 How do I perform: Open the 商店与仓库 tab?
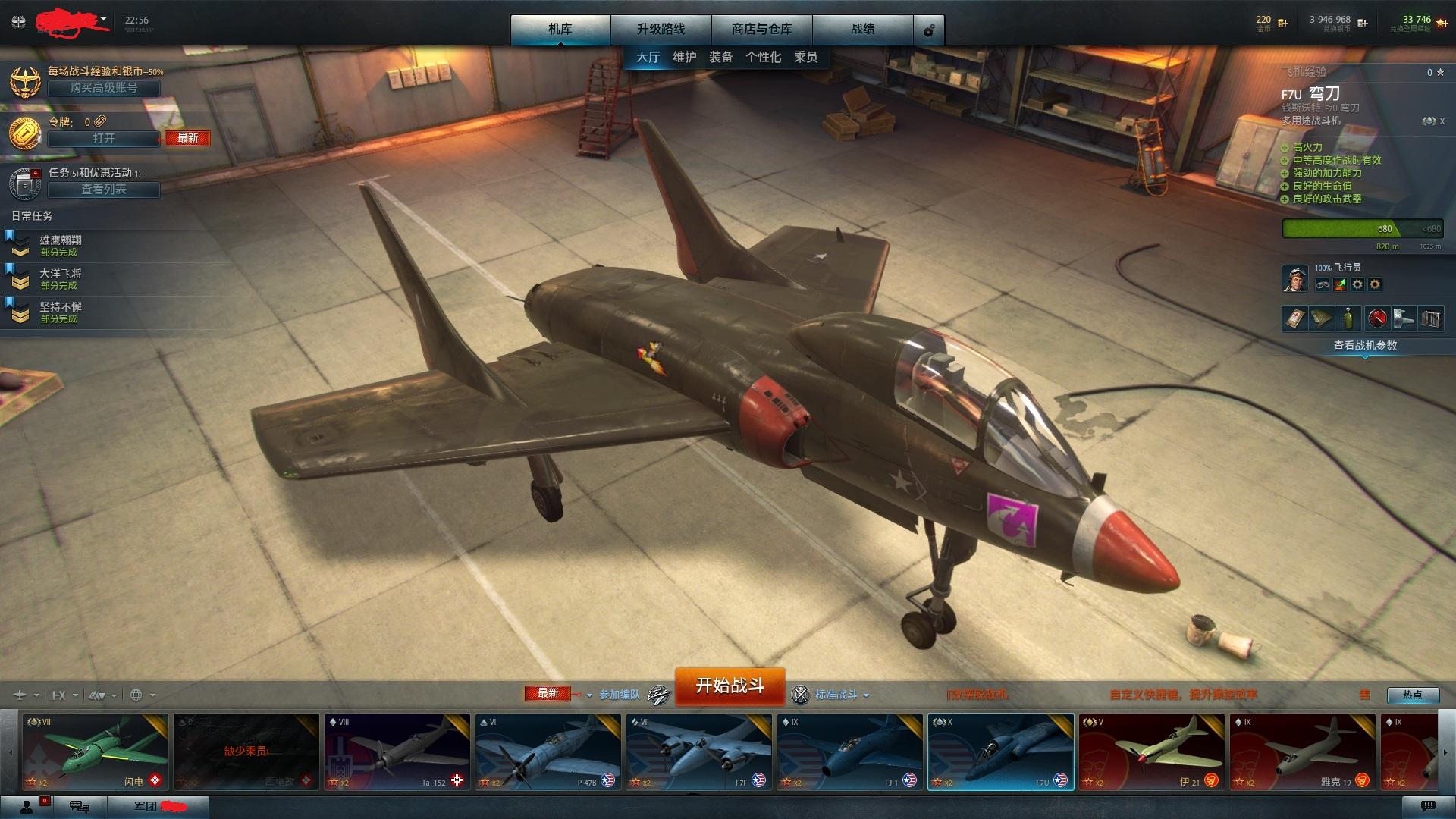[761, 30]
